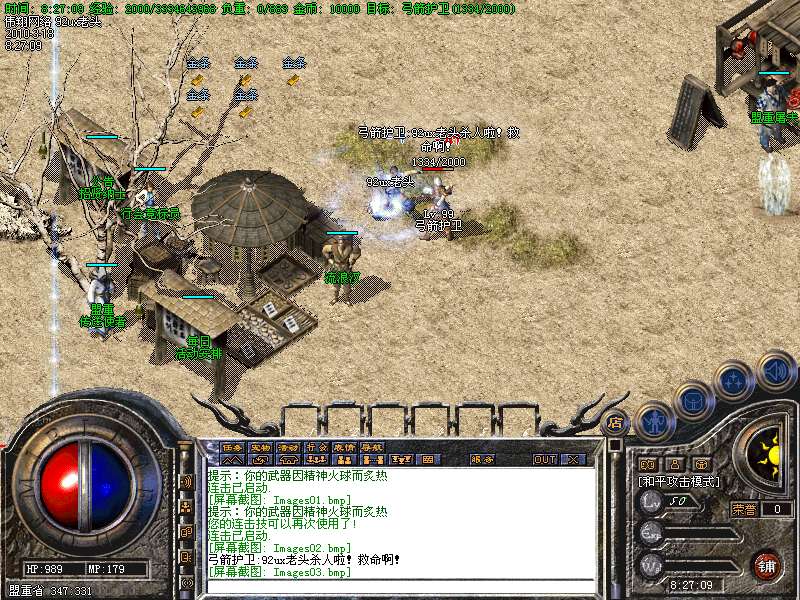Image resolution: width=800 pixels, height=600 pixels.
Task: Click the Lv level orb button
Action: coord(652,500)
